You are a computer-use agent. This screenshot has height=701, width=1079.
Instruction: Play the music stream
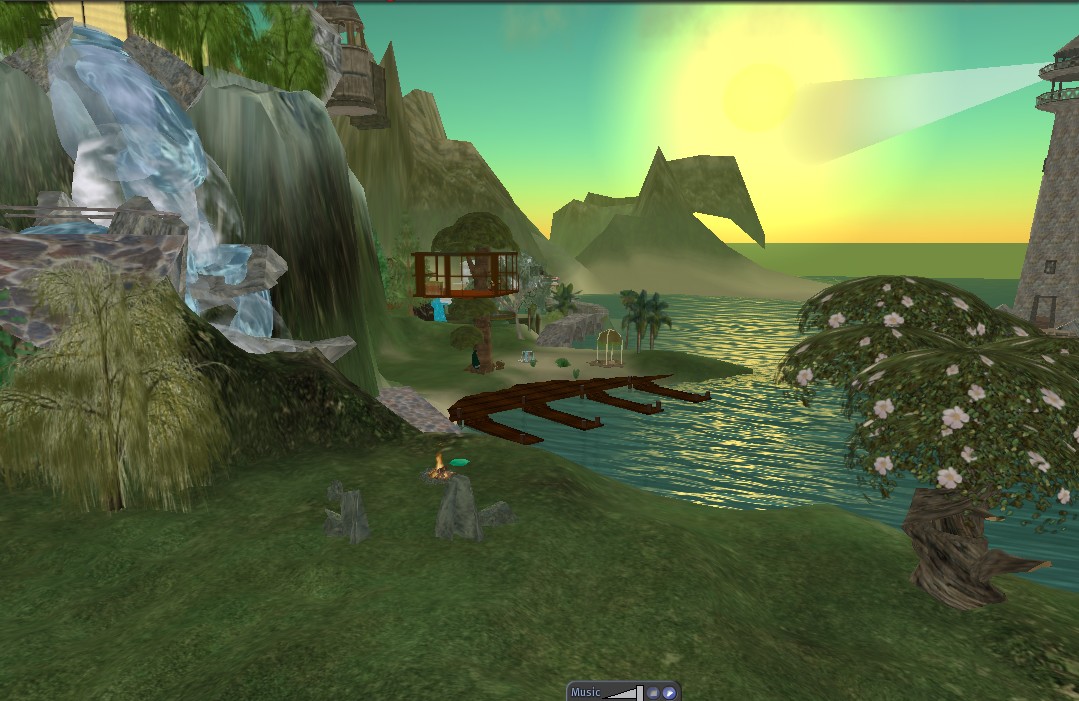click(669, 692)
